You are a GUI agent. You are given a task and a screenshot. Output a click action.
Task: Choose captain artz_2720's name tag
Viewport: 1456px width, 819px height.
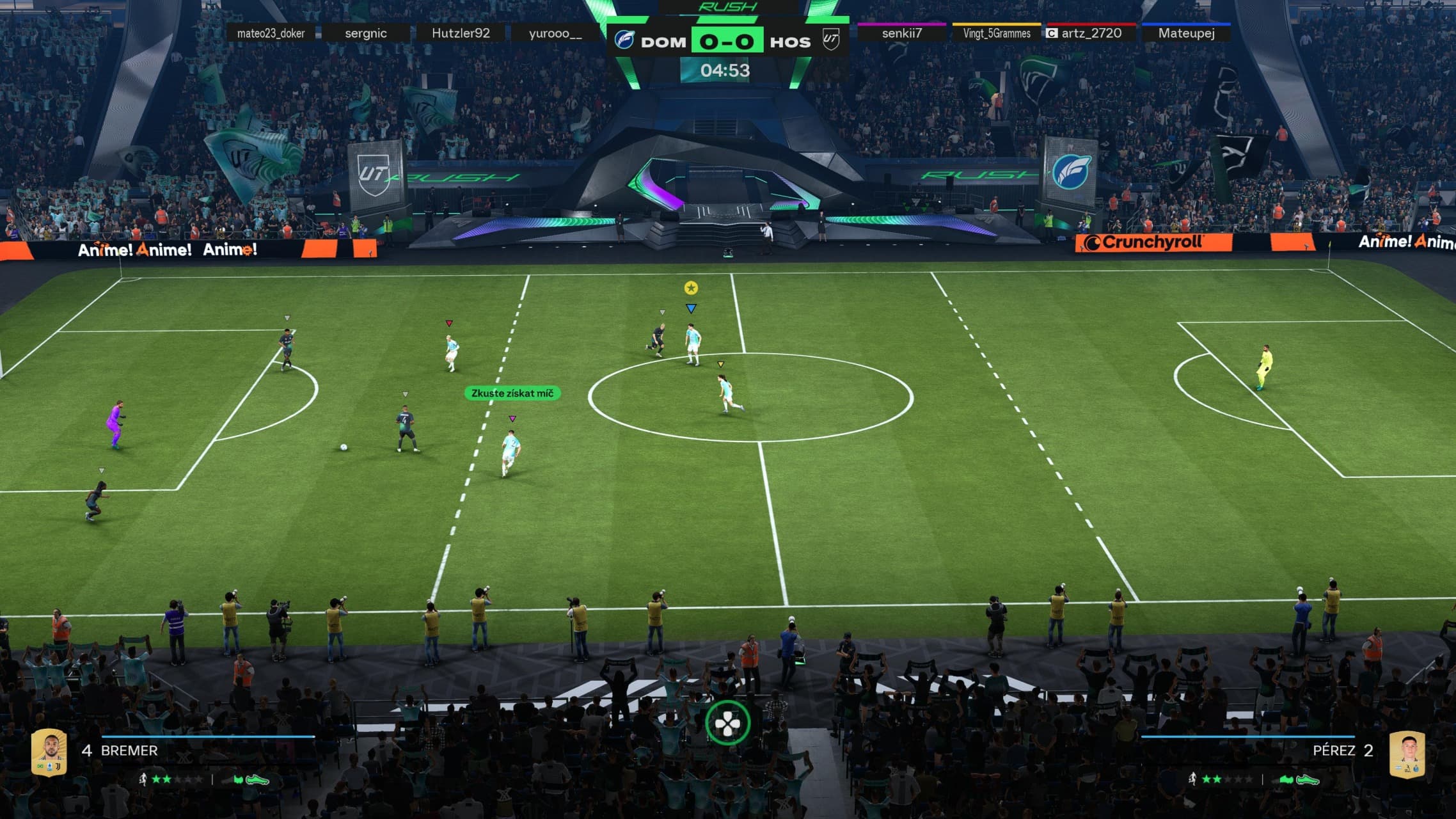click(1091, 33)
